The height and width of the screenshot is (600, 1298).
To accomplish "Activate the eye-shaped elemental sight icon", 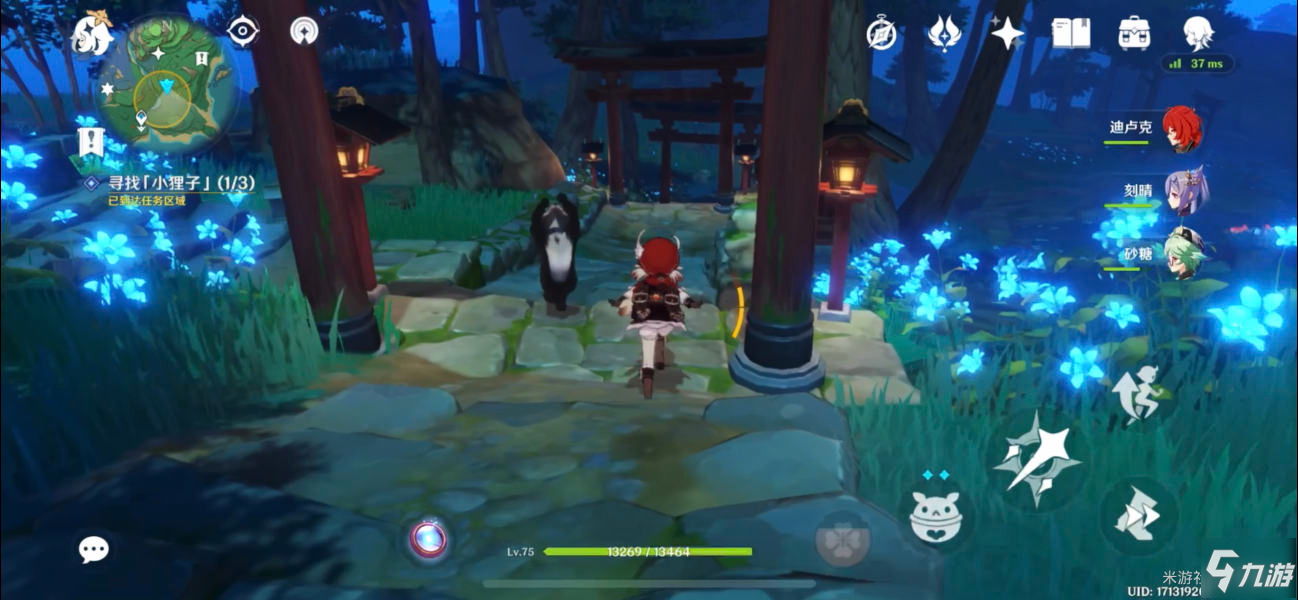I will point(242,31).
